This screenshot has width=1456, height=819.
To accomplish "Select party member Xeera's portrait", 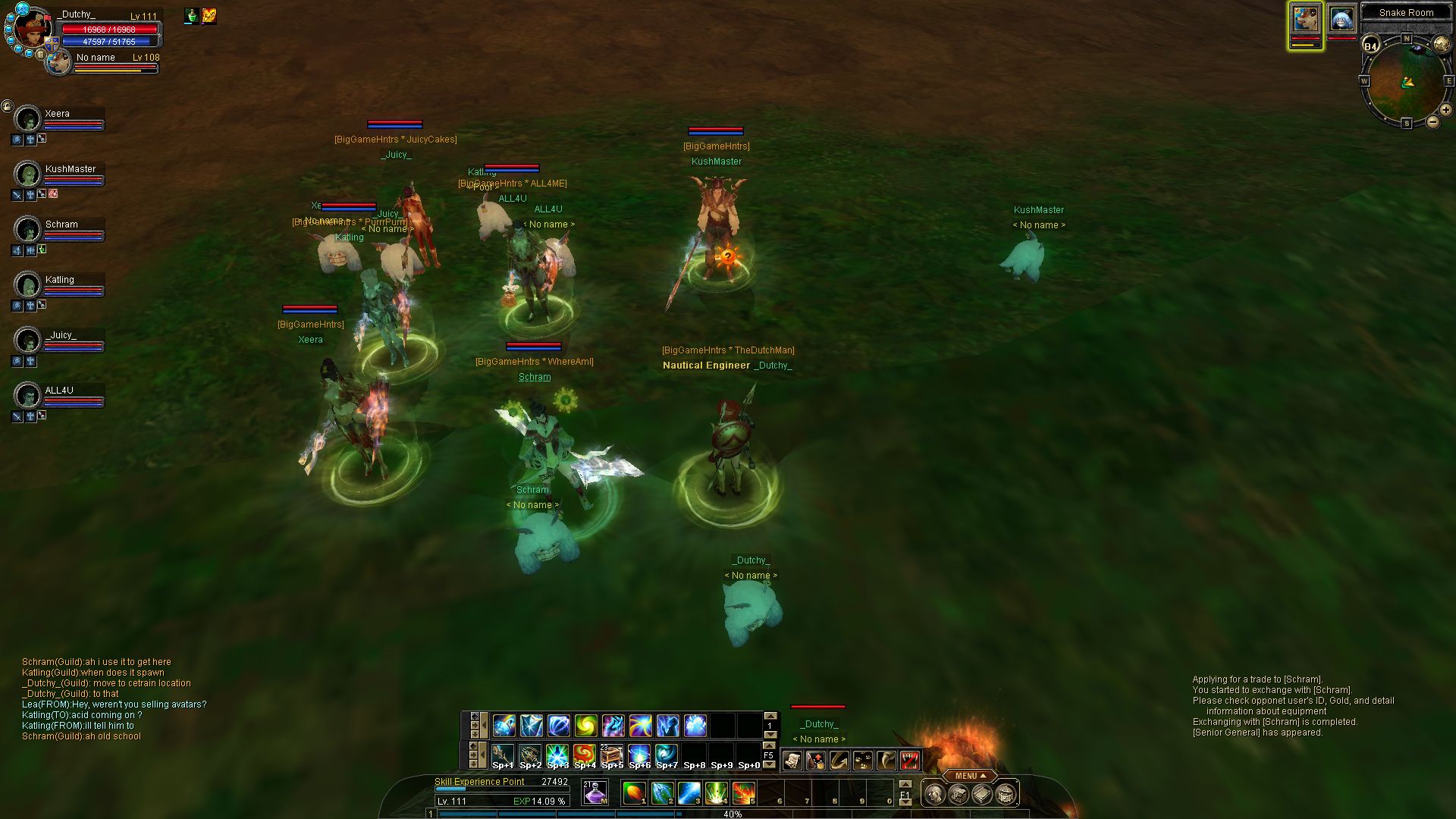I will pyautogui.click(x=28, y=119).
